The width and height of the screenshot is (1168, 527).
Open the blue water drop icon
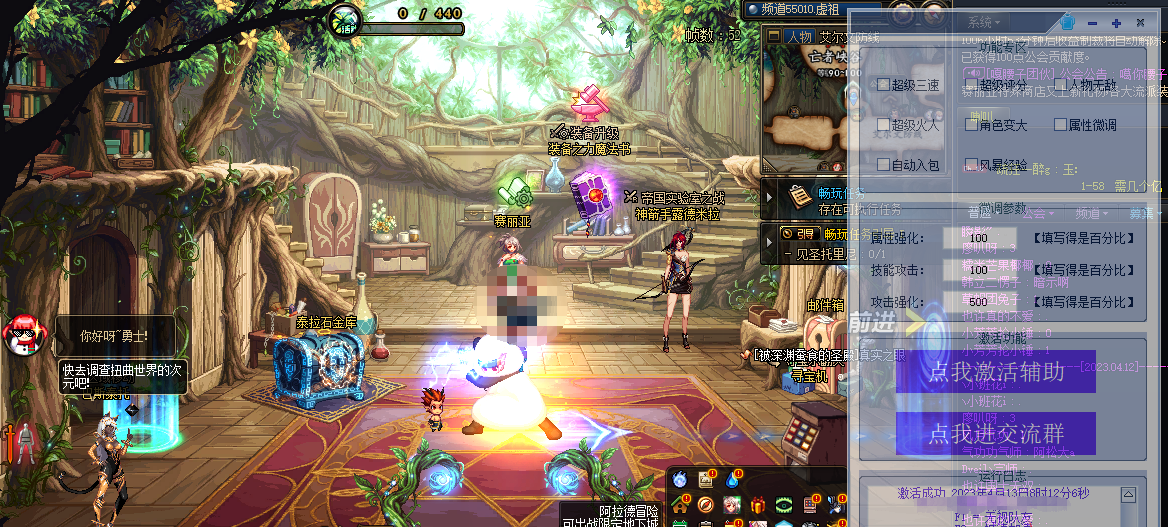coord(732,480)
